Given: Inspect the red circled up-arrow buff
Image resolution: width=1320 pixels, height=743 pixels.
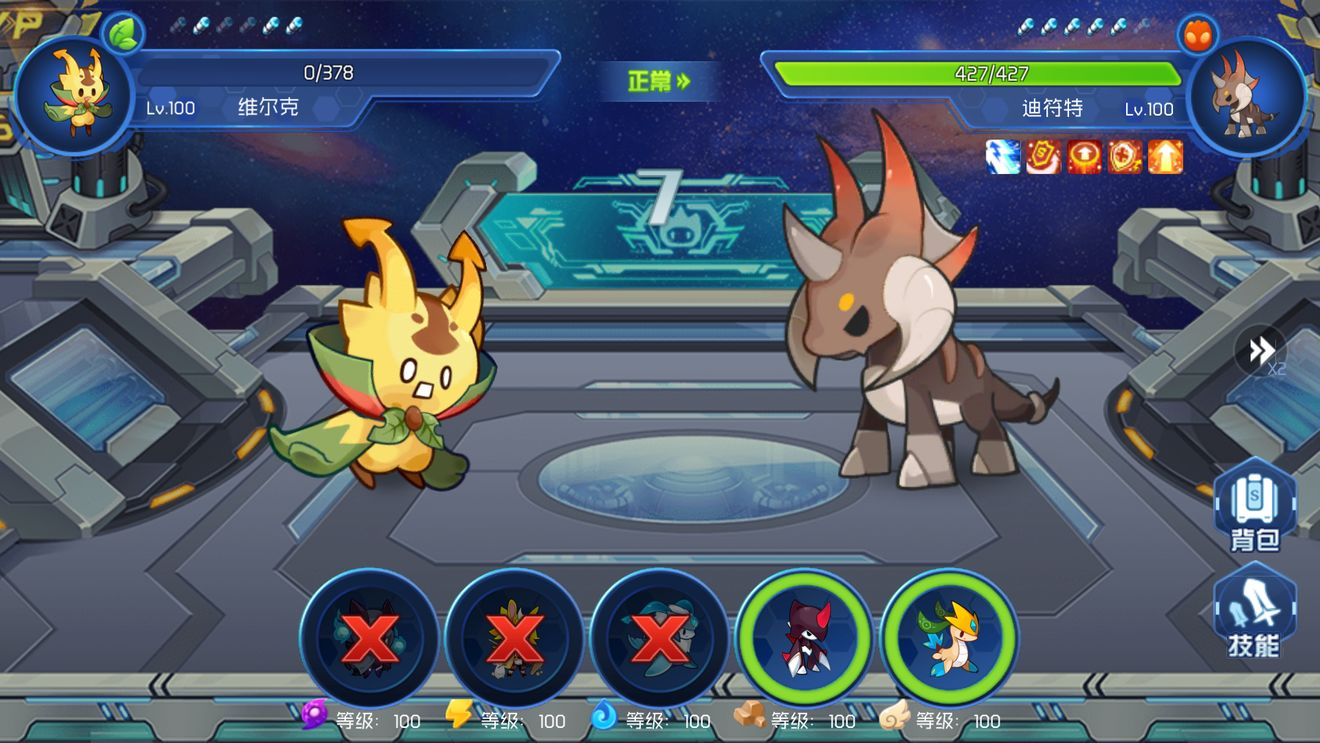Looking at the screenshot, I should pyautogui.click(x=1085, y=157).
